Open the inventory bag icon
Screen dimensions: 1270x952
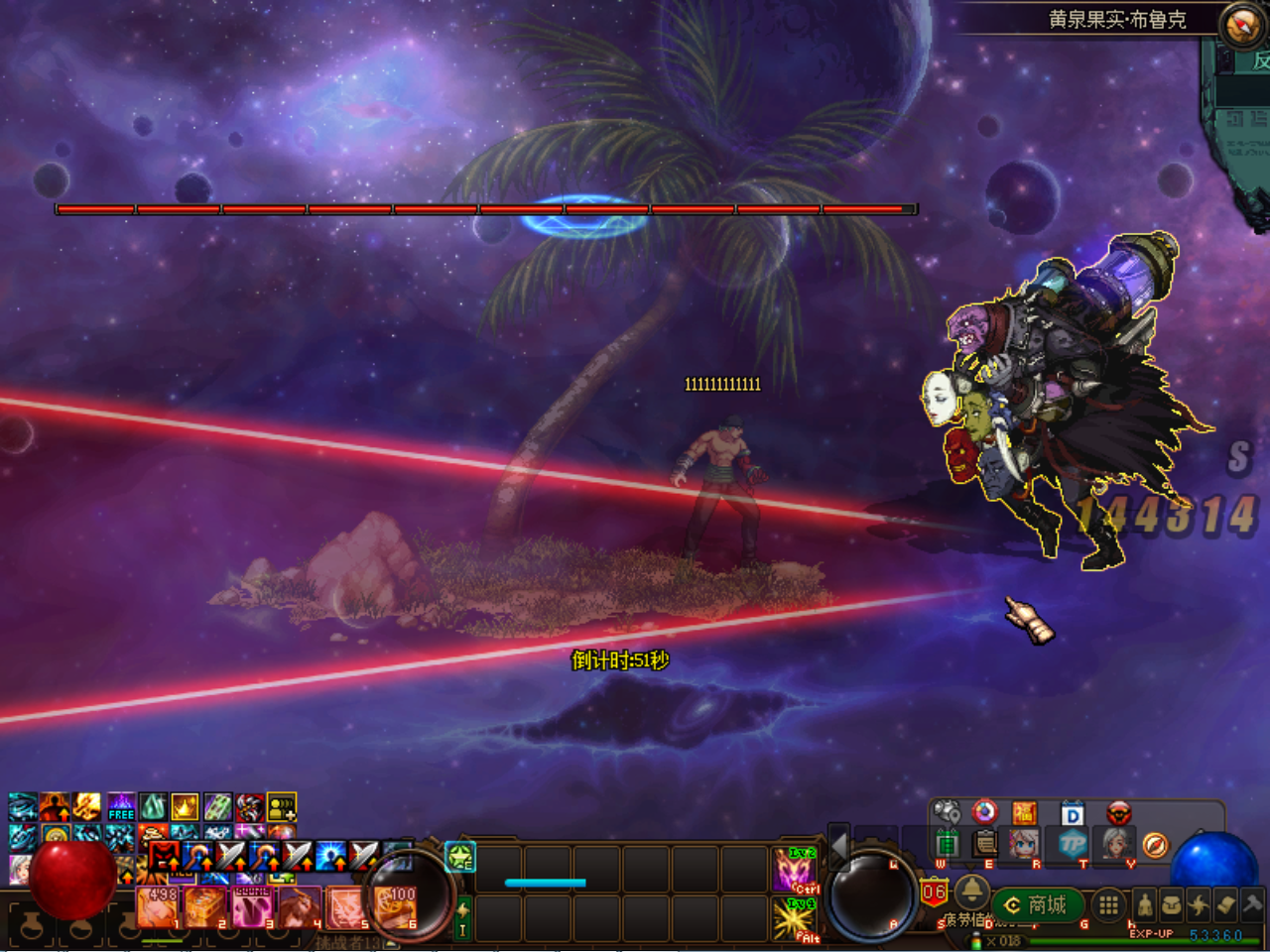coord(1174,905)
